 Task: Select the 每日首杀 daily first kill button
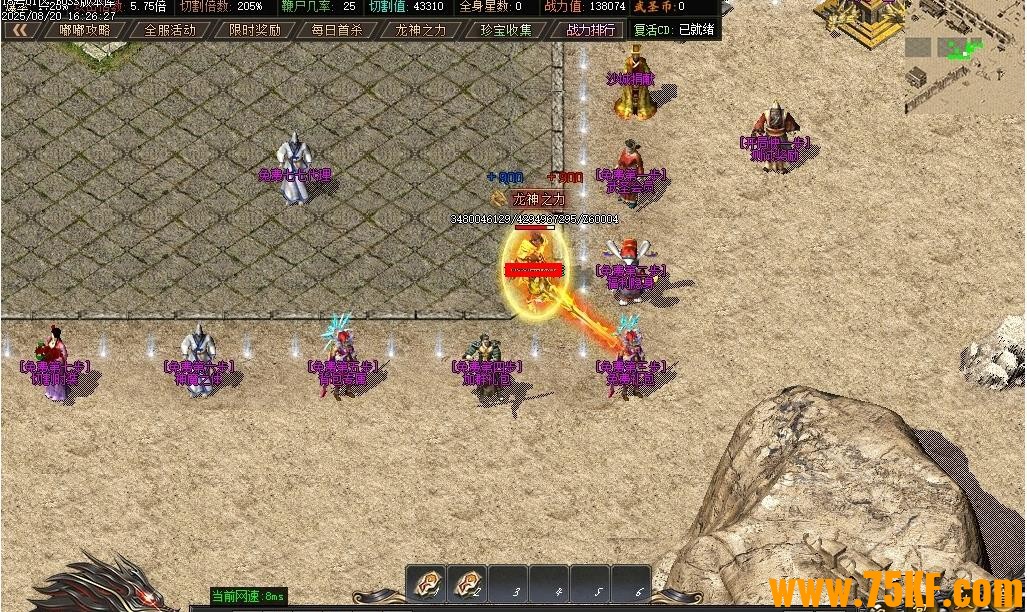pyautogui.click(x=337, y=30)
